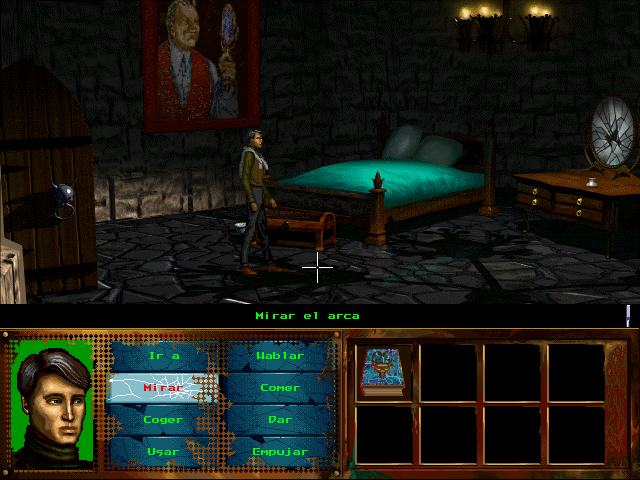Click the "Comer" verb button
Image resolution: width=640 pixels, height=480 pixels.
(x=279, y=388)
